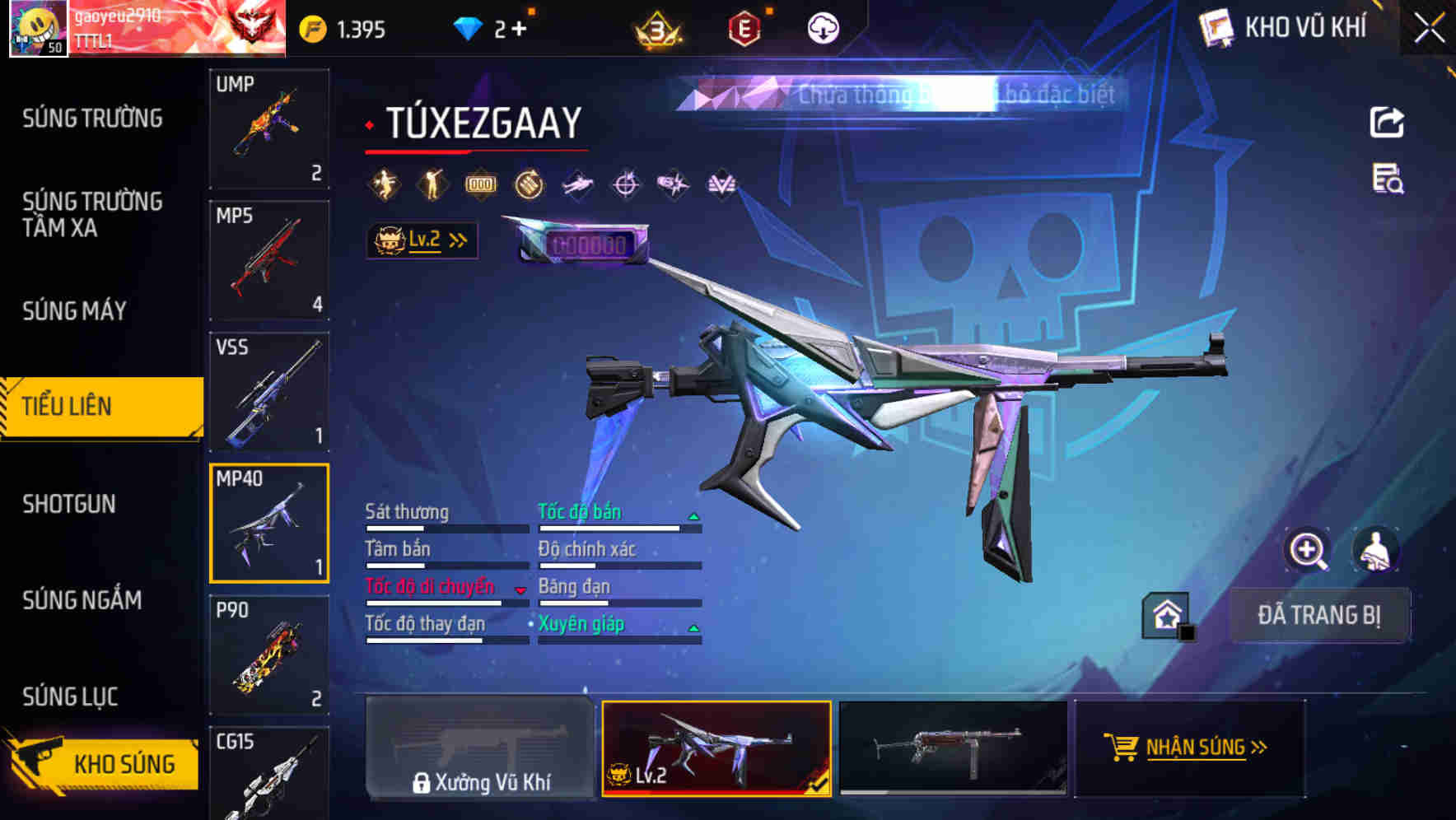This screenshot has width=1456, height=820.
Task: Select the Xuyên giáp stat indicator
Action: pos(583,624)
